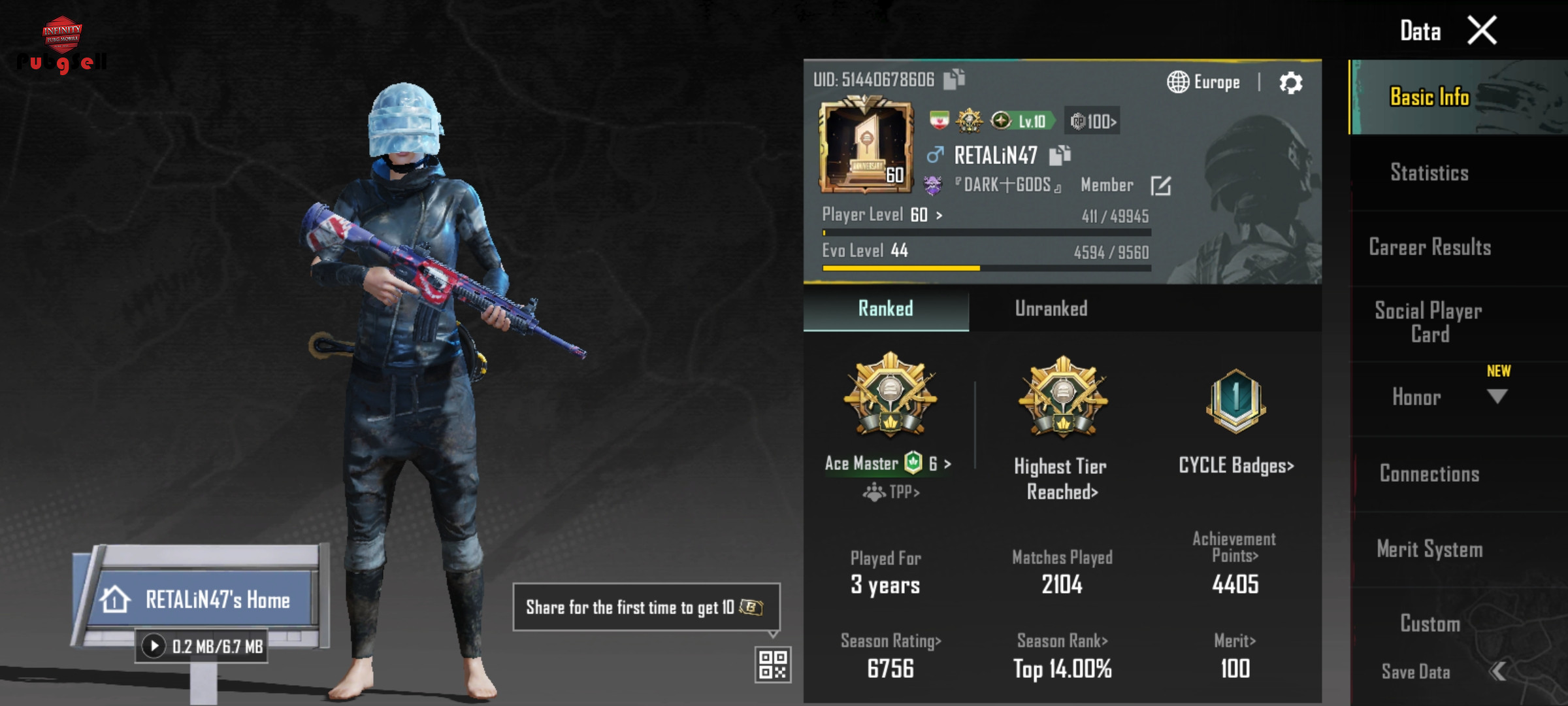Select the Ranked tab

coord(885,309)
